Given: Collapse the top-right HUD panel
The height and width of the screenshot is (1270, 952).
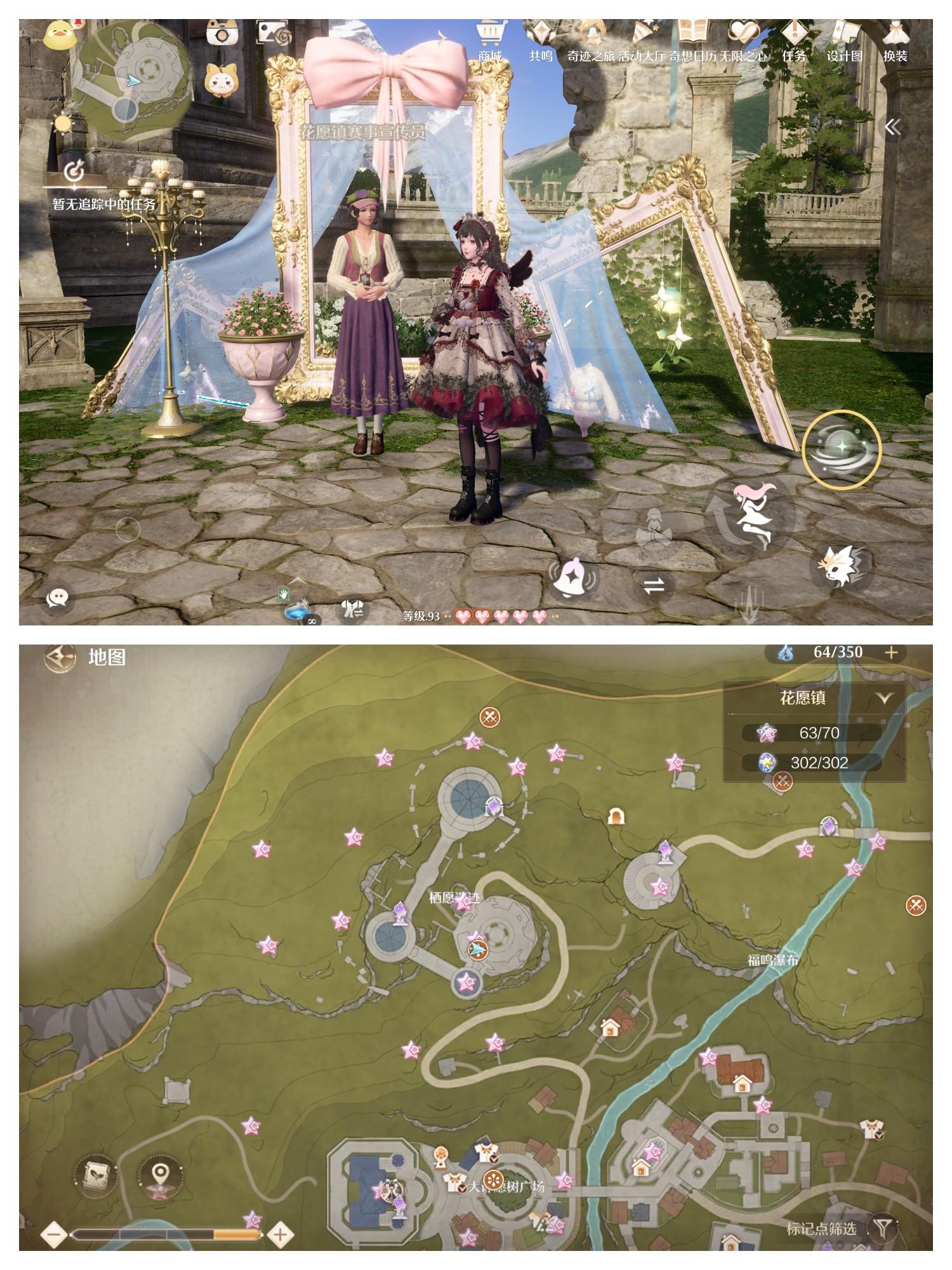Looking at the screenshot, I should 895,127.
